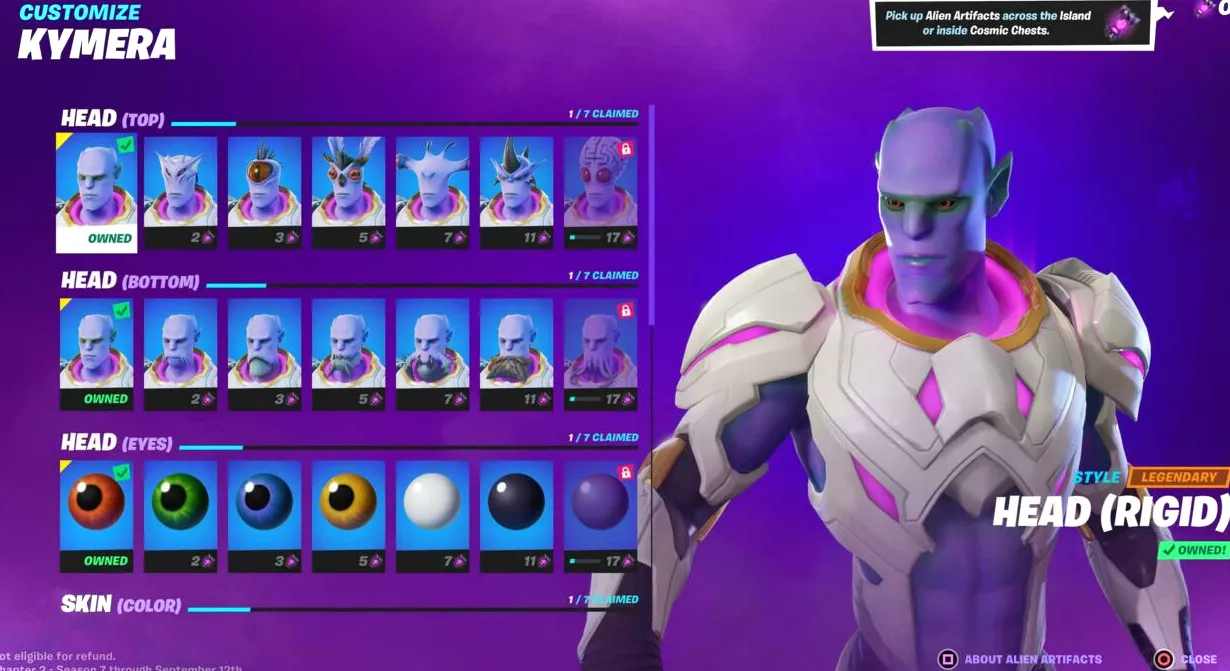This screenshot has height=671, width=1230.
Task: Open the About Alien Artifacts info
Action: point(1021,660)
